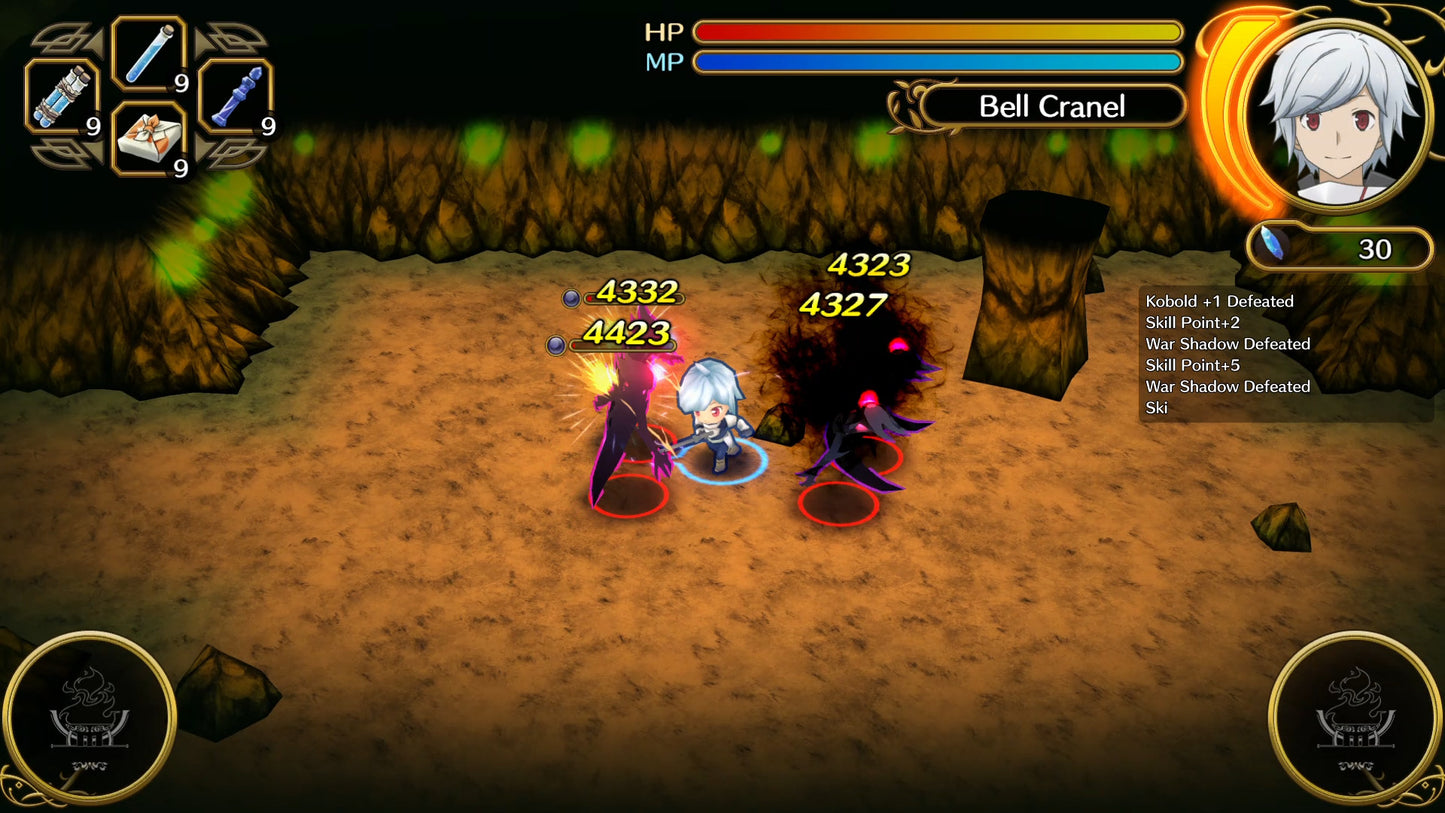Choose the blue crystal pillar item

coord(236,97)
